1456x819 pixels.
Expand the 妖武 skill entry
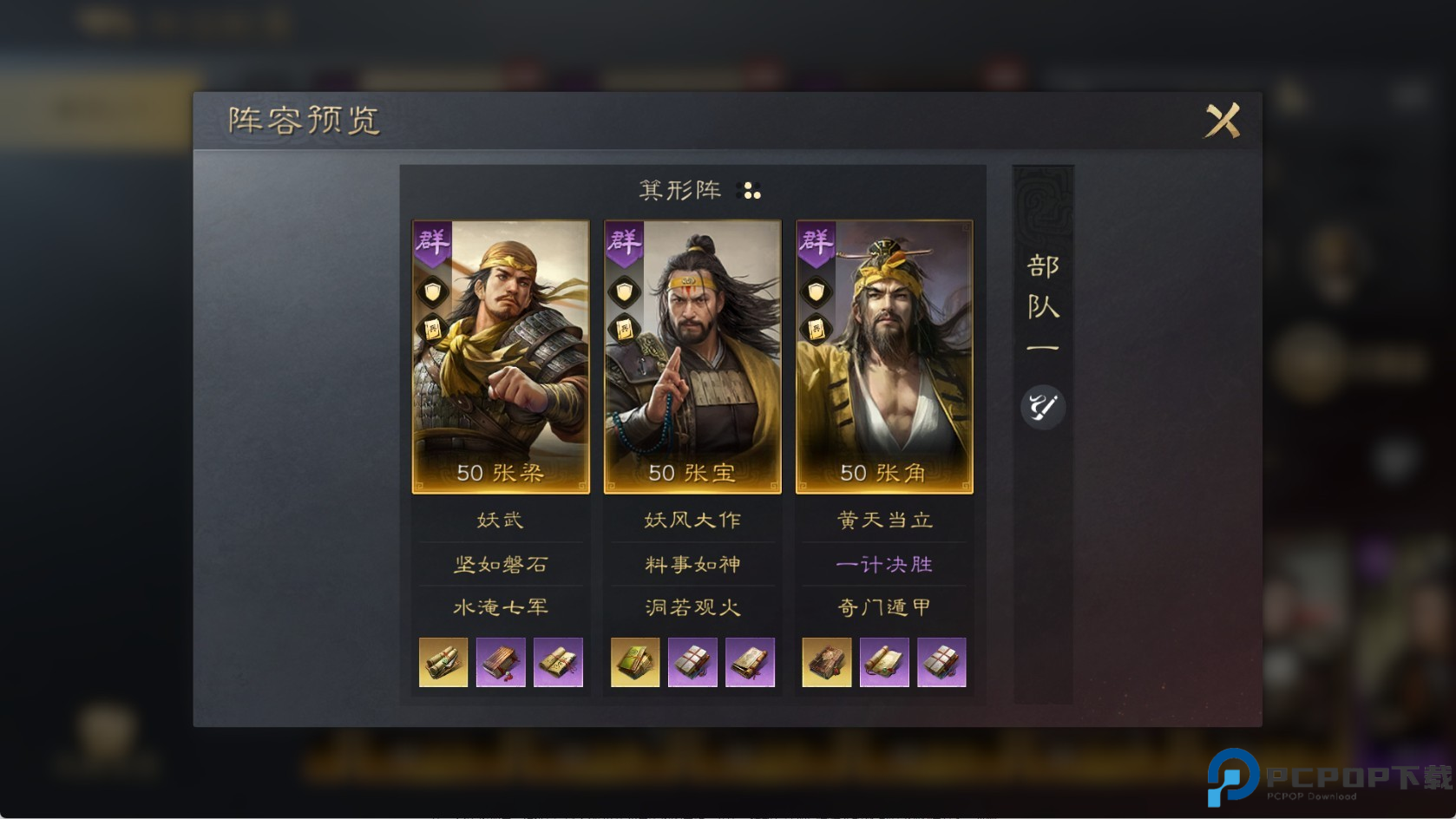501,519
